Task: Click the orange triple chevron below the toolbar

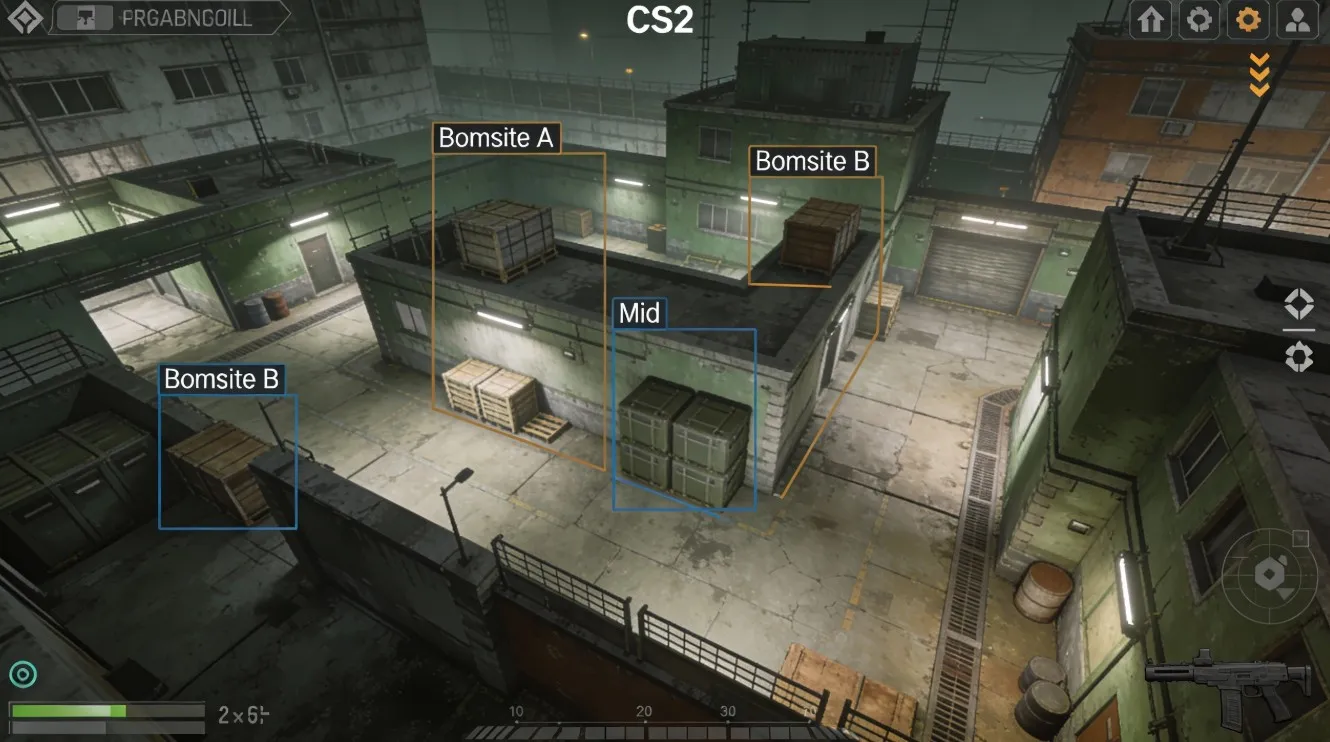Action: 1258,72
